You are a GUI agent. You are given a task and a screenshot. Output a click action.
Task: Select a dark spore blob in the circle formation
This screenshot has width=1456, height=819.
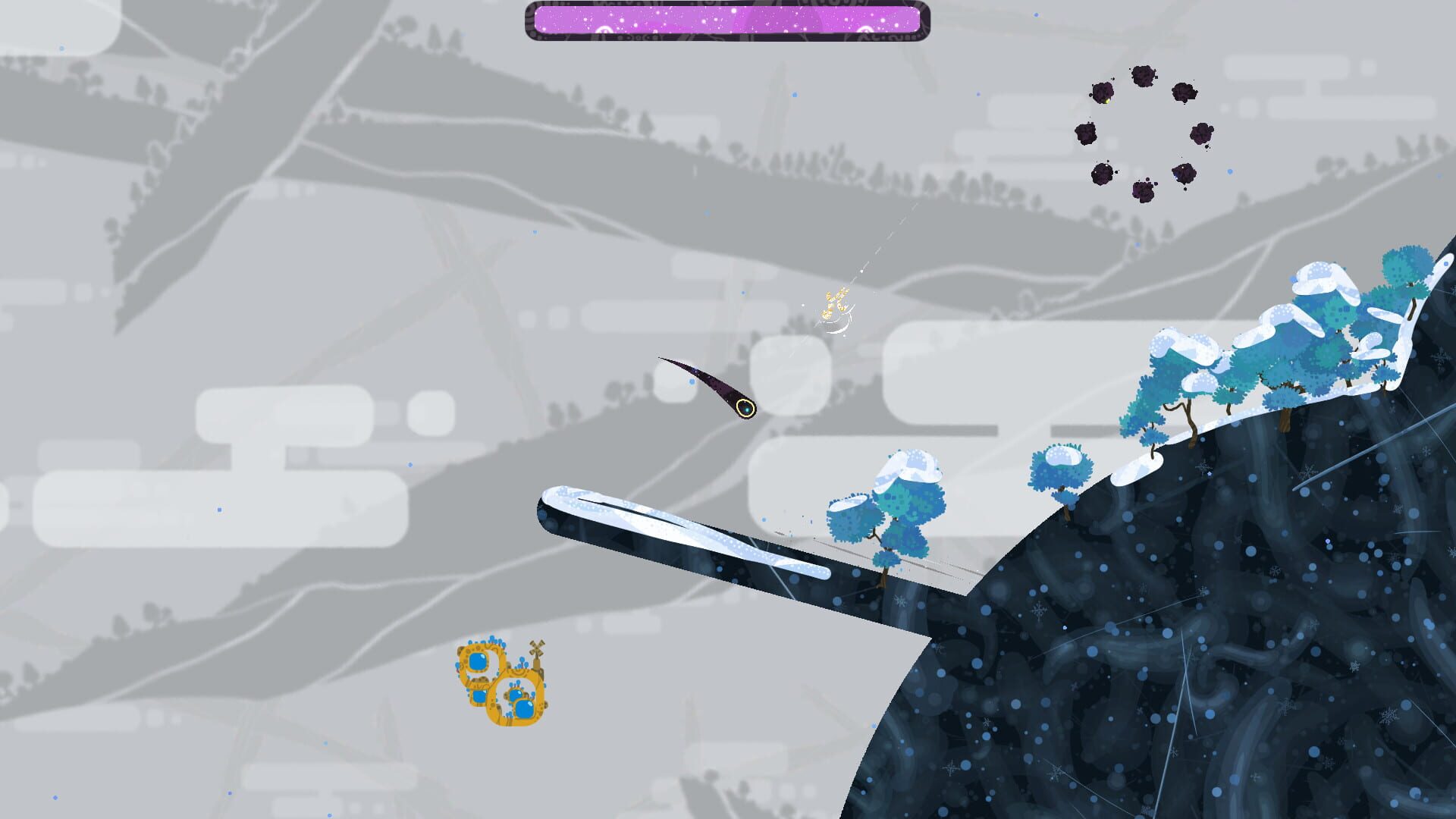(1086, 133)
